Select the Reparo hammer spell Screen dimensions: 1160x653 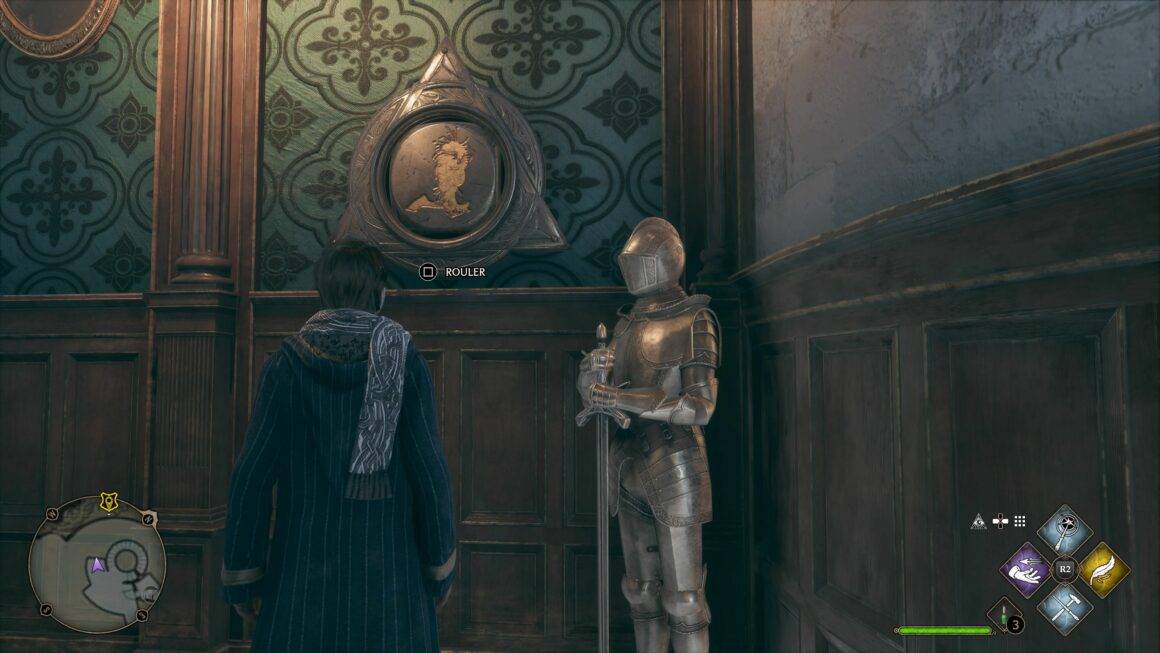tap(1064, 606)
